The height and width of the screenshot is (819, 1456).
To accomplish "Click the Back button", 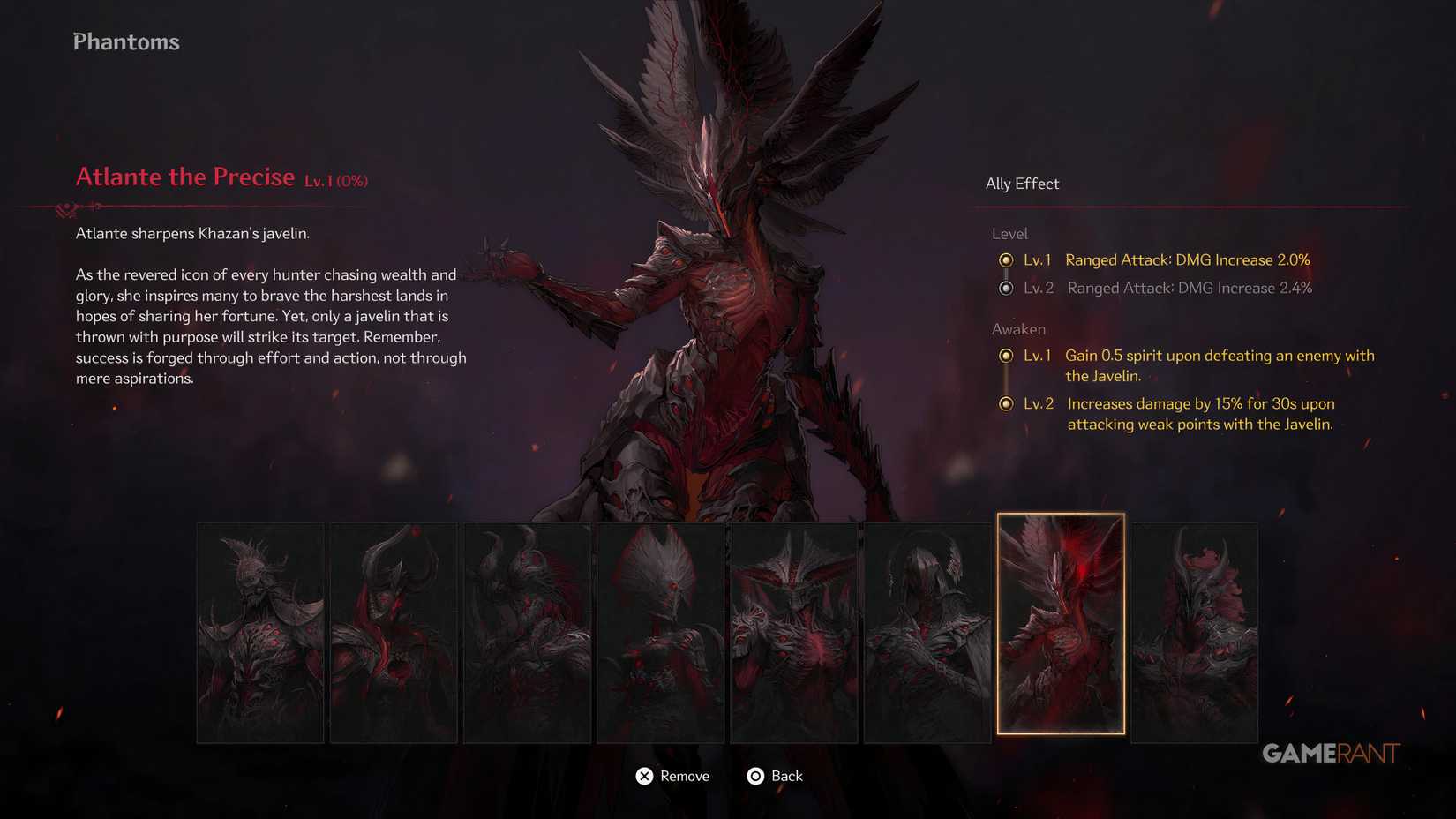I will (x=787, y=776).
